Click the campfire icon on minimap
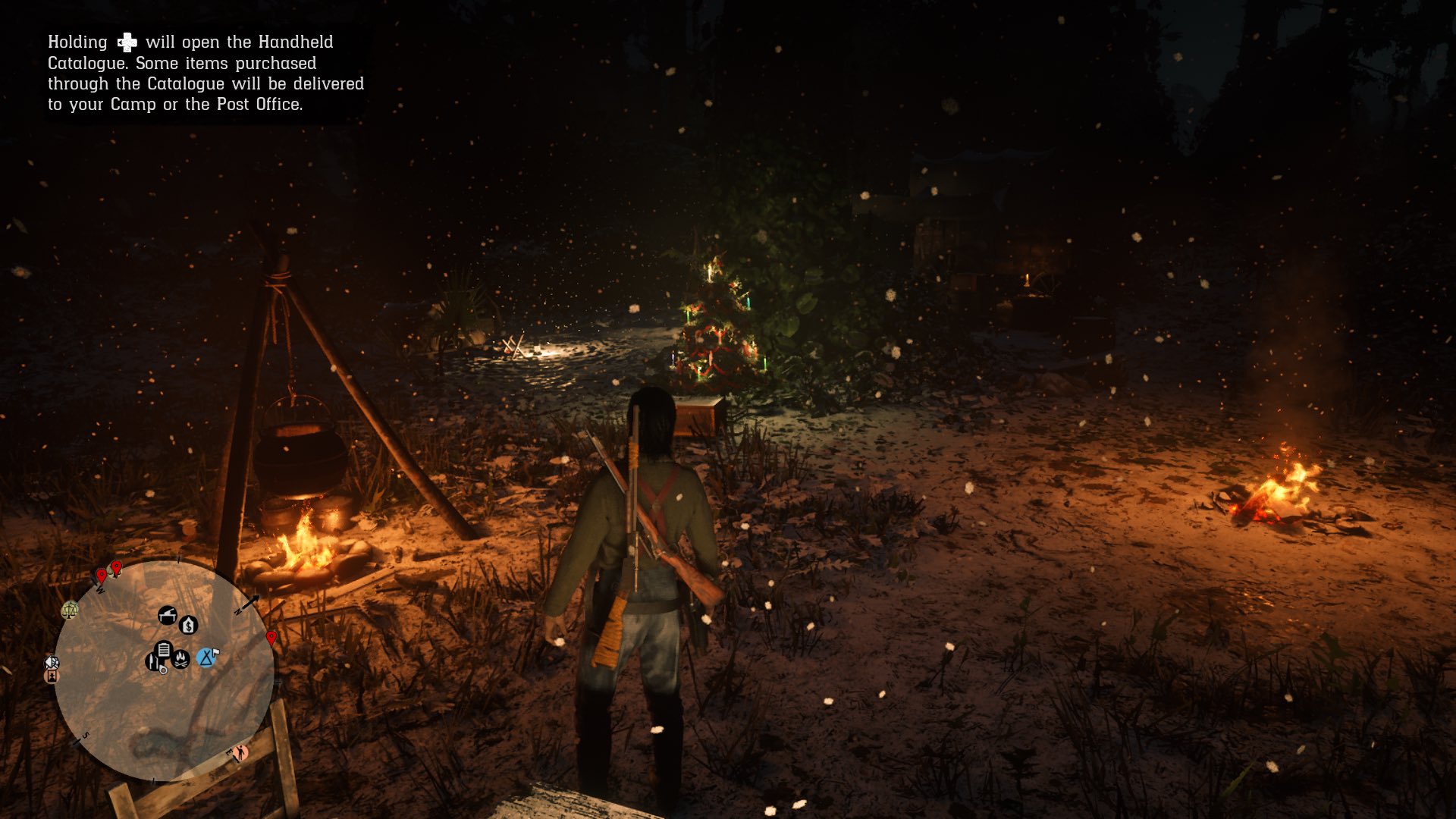The image size is (1456, 819). (181, 658)
